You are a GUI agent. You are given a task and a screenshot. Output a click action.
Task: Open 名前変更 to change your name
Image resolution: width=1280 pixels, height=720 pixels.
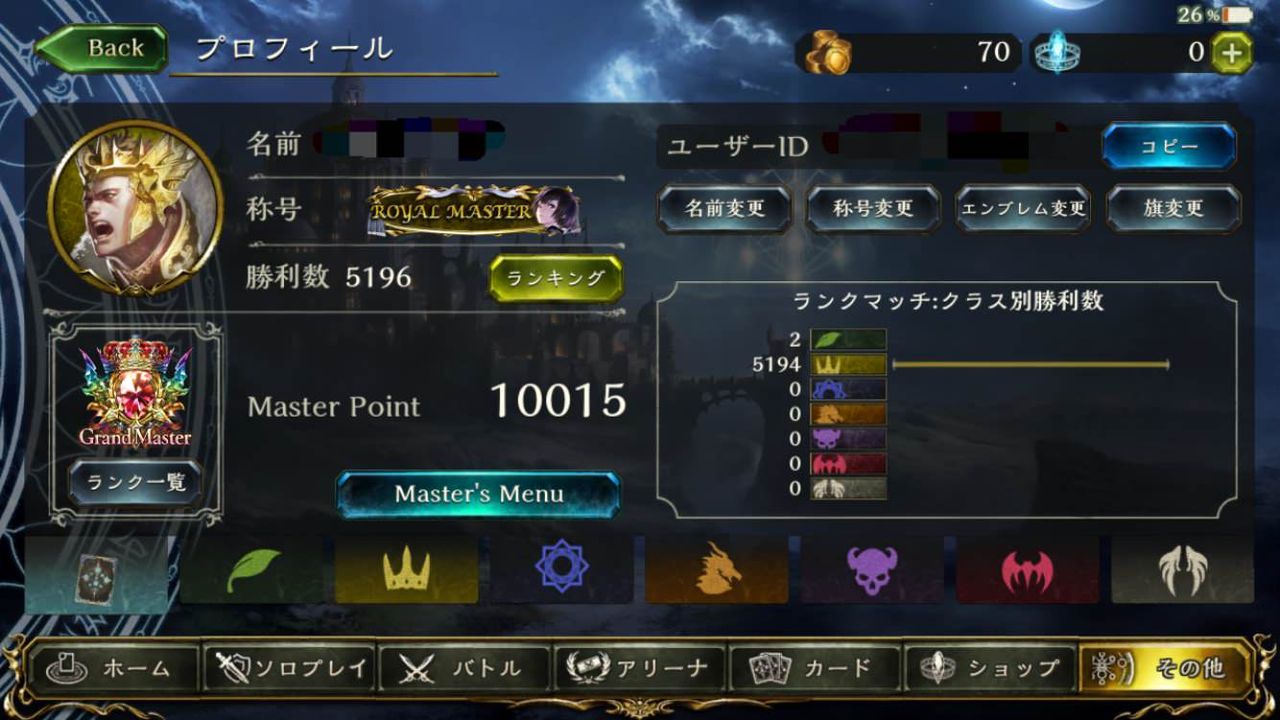point(723,209)
